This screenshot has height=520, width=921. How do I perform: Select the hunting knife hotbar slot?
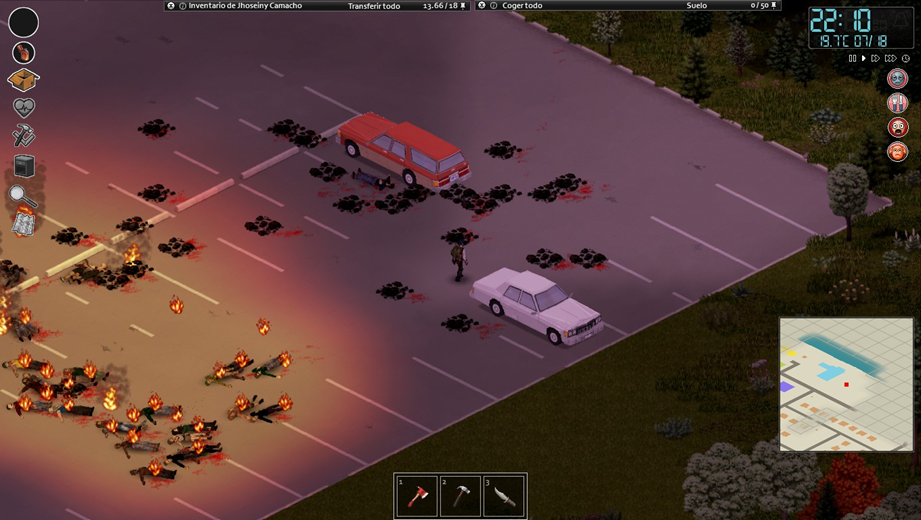[x=503, y=497]
